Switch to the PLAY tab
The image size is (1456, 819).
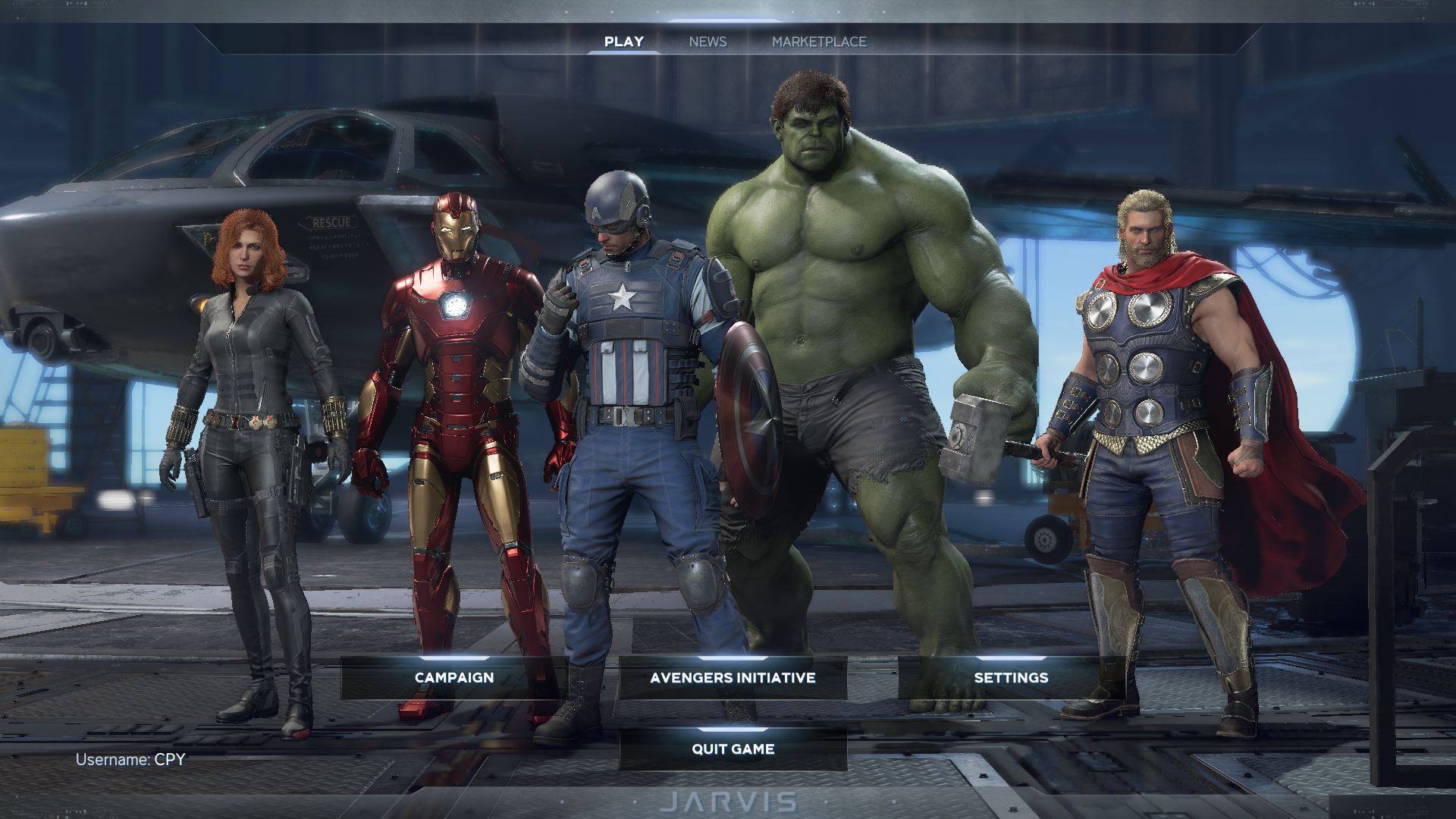pos(623,42)
